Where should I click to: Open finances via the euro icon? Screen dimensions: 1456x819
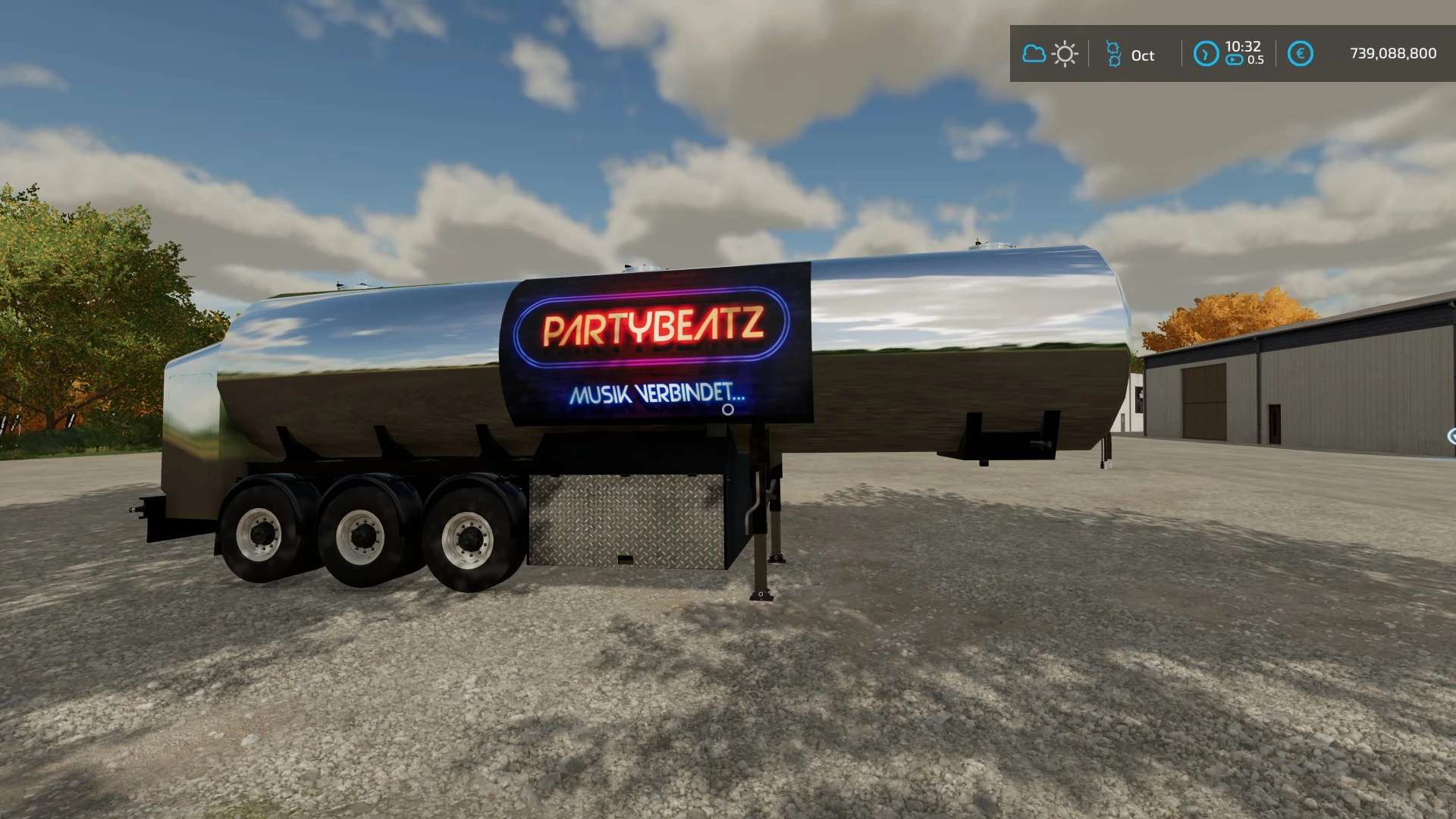[x=1300, y=54]
